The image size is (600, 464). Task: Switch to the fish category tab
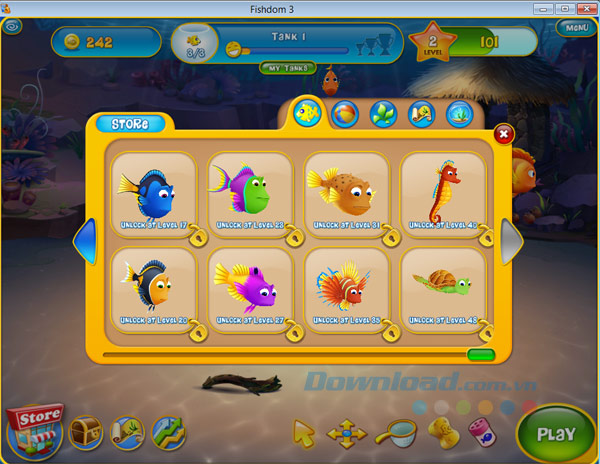pos(307,113)
